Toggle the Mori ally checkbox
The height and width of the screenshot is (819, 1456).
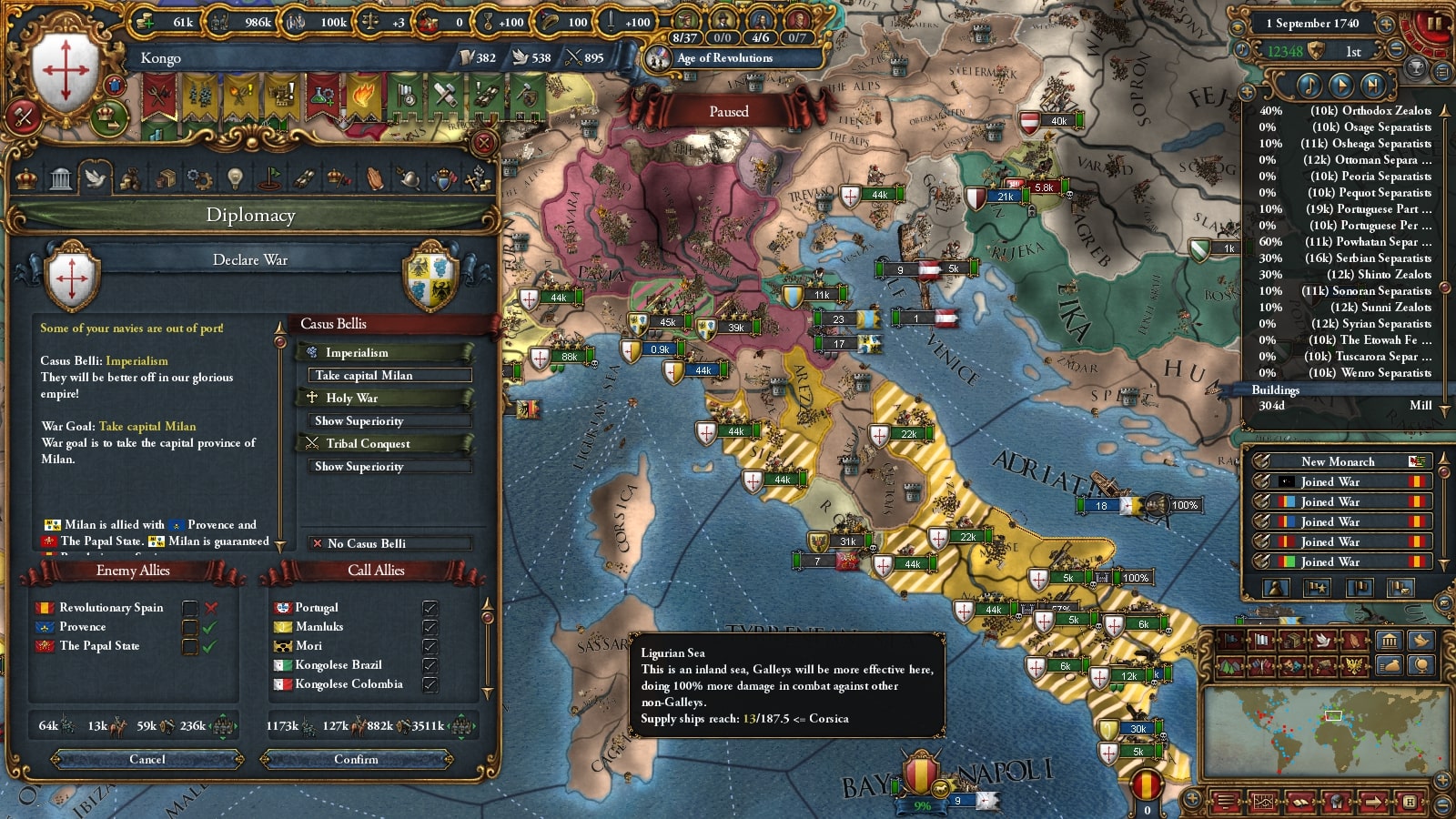click(430, 646)
